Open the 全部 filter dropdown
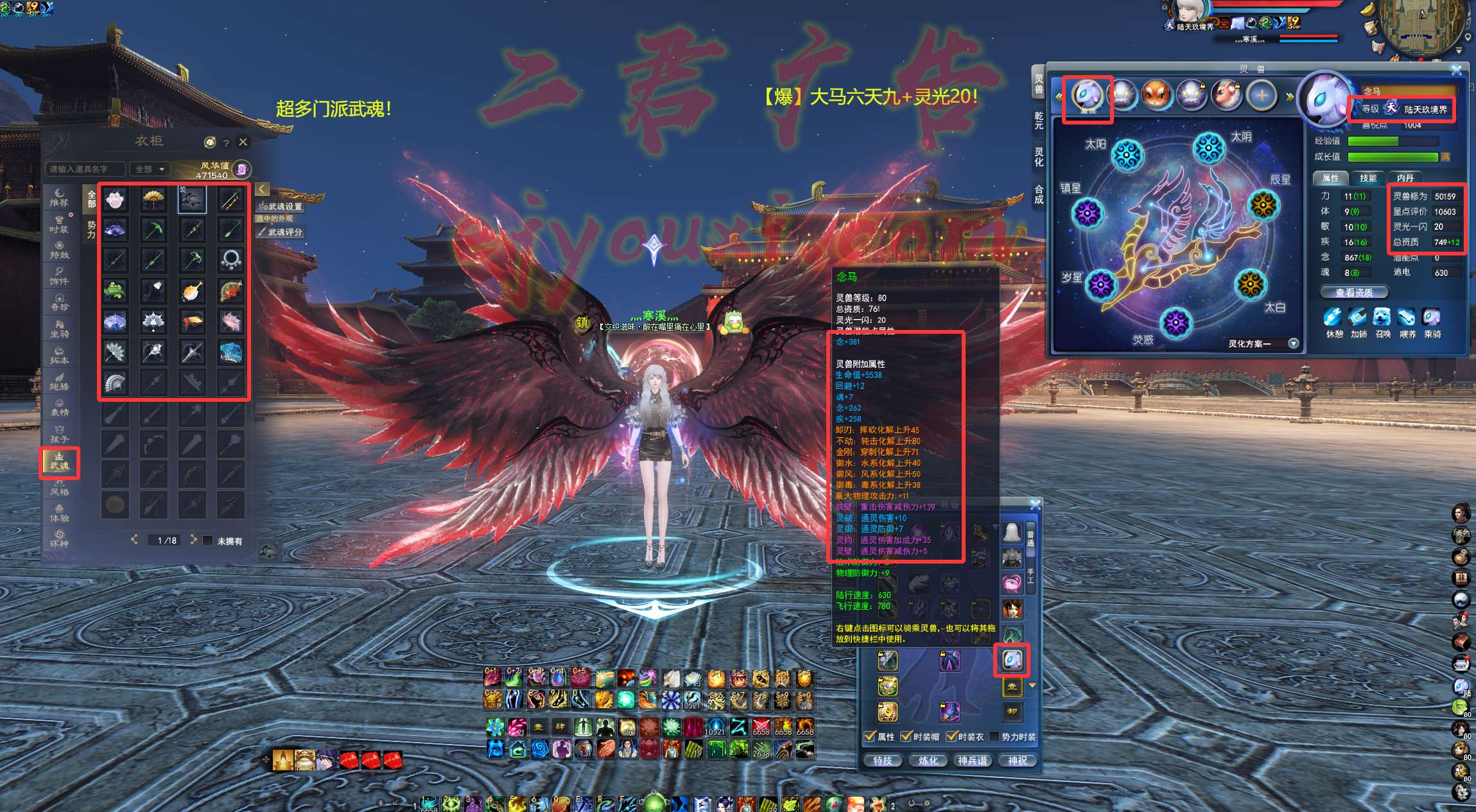Screen dimensions: 1476x812 click(x=150, y=169)
